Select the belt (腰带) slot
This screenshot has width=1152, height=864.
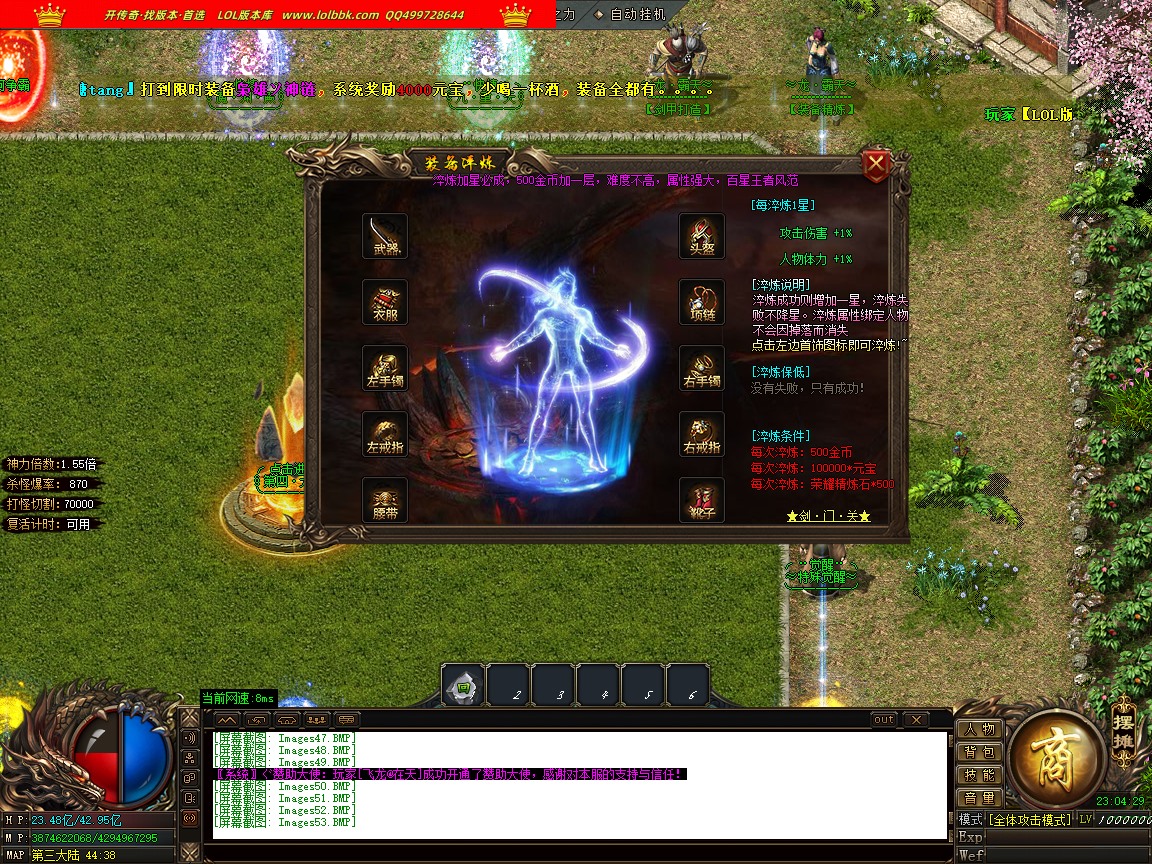385,500
